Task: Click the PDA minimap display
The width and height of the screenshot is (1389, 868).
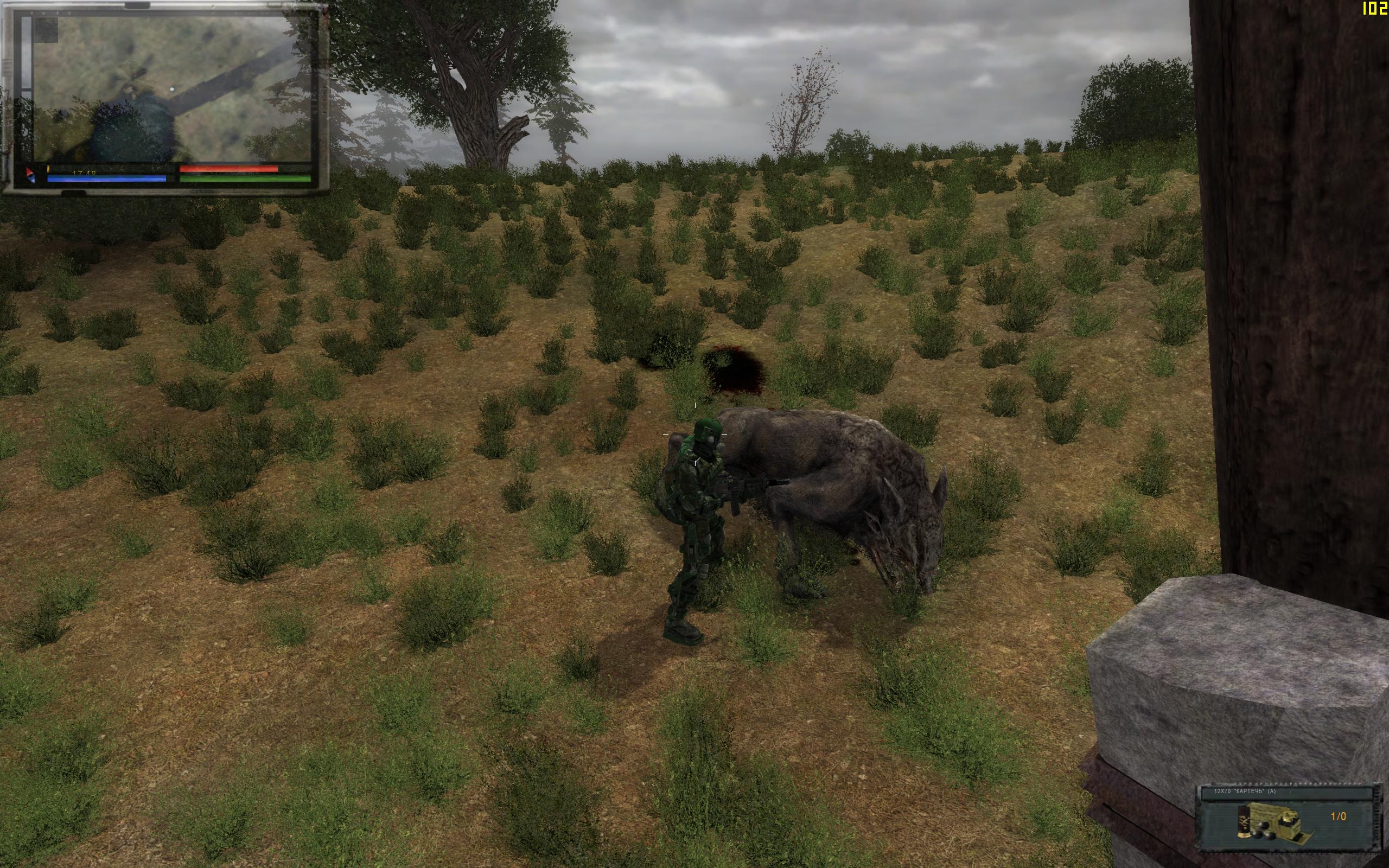Action: [x=172, y=89]
